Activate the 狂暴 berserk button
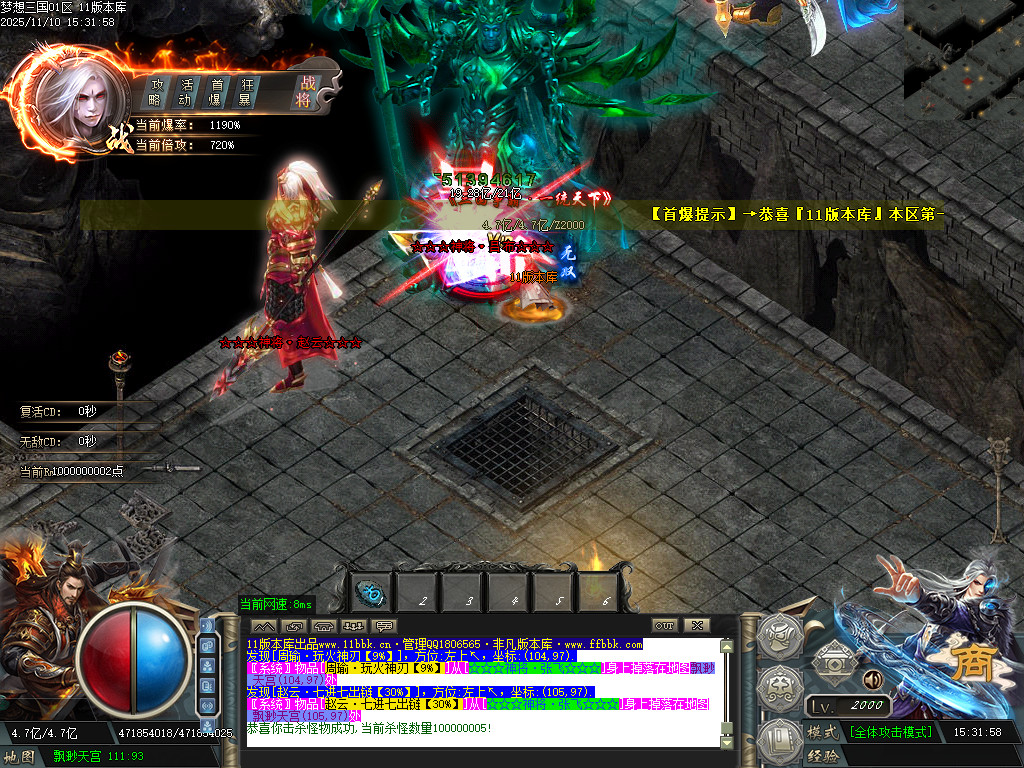 tap(245, 91)
